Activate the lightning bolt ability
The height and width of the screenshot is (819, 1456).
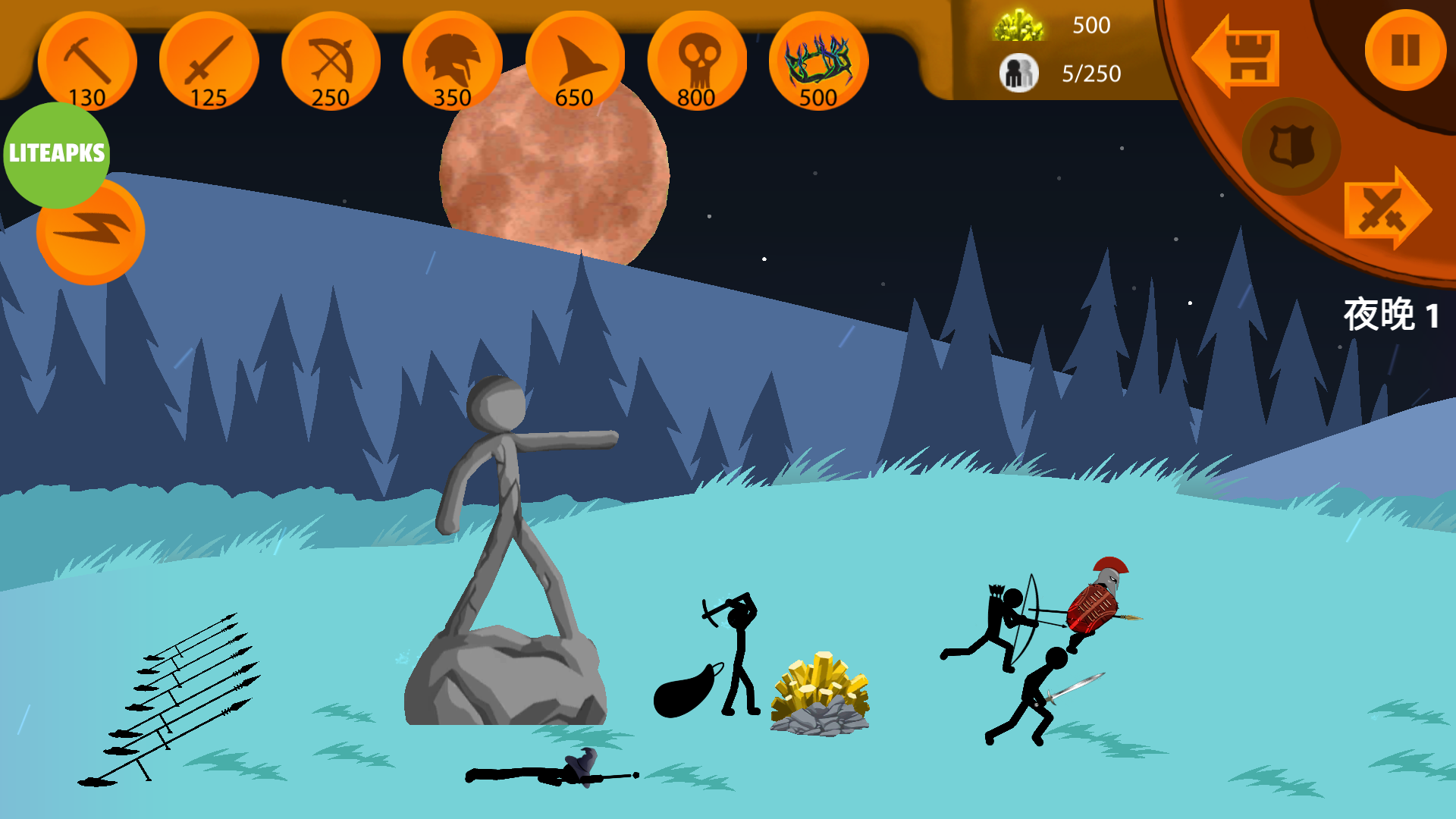click(91, 231)
